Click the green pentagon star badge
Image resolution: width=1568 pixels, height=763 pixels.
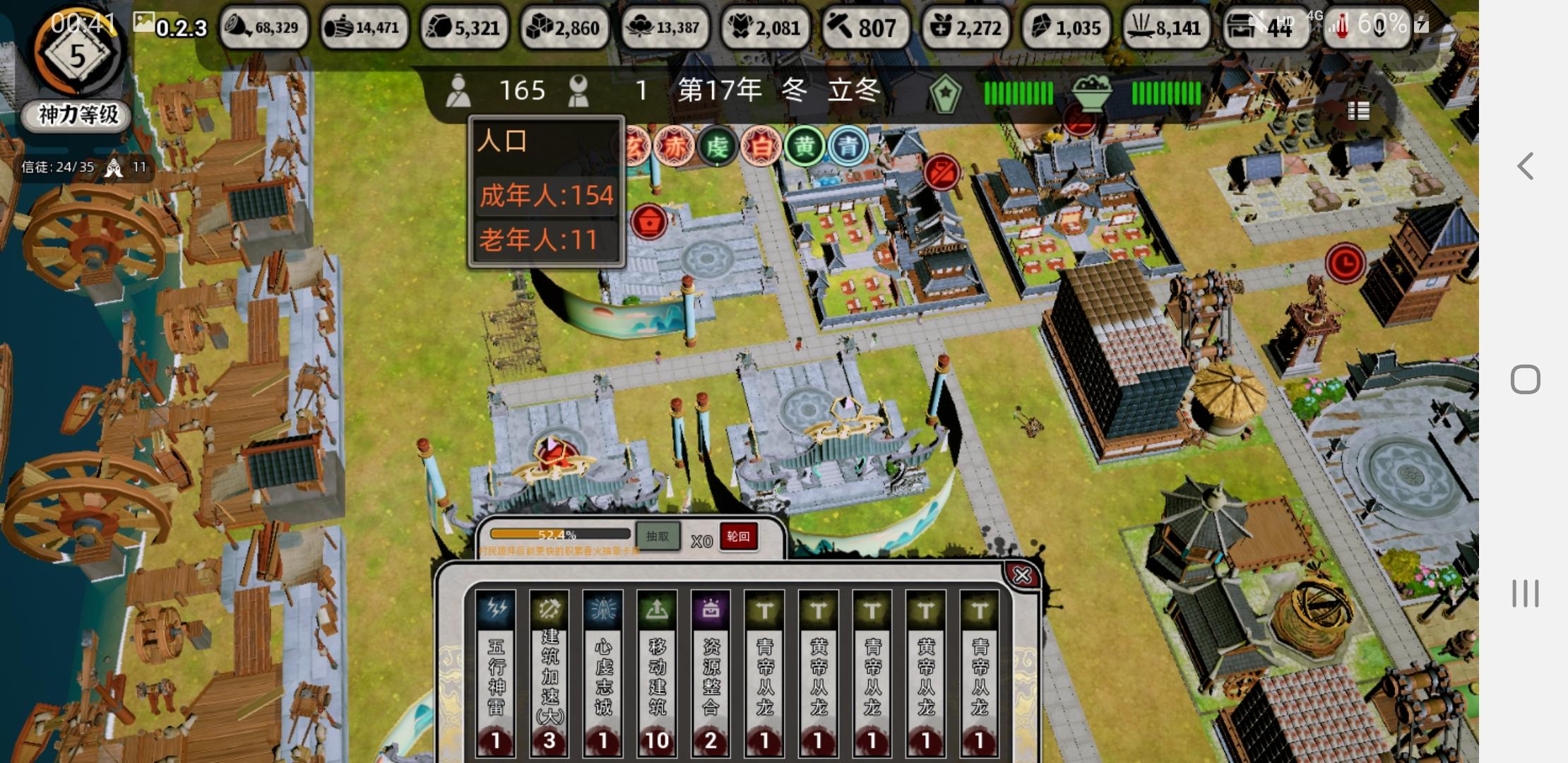945,93
